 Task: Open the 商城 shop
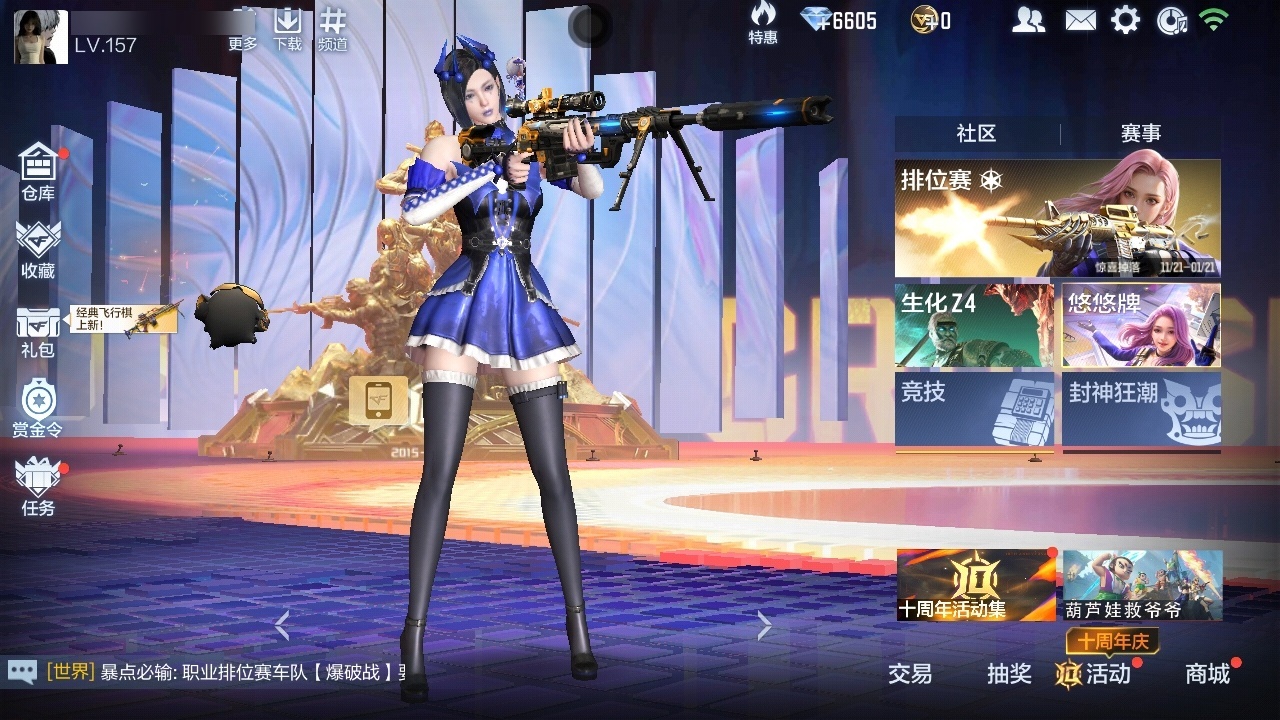(1208, 674)
